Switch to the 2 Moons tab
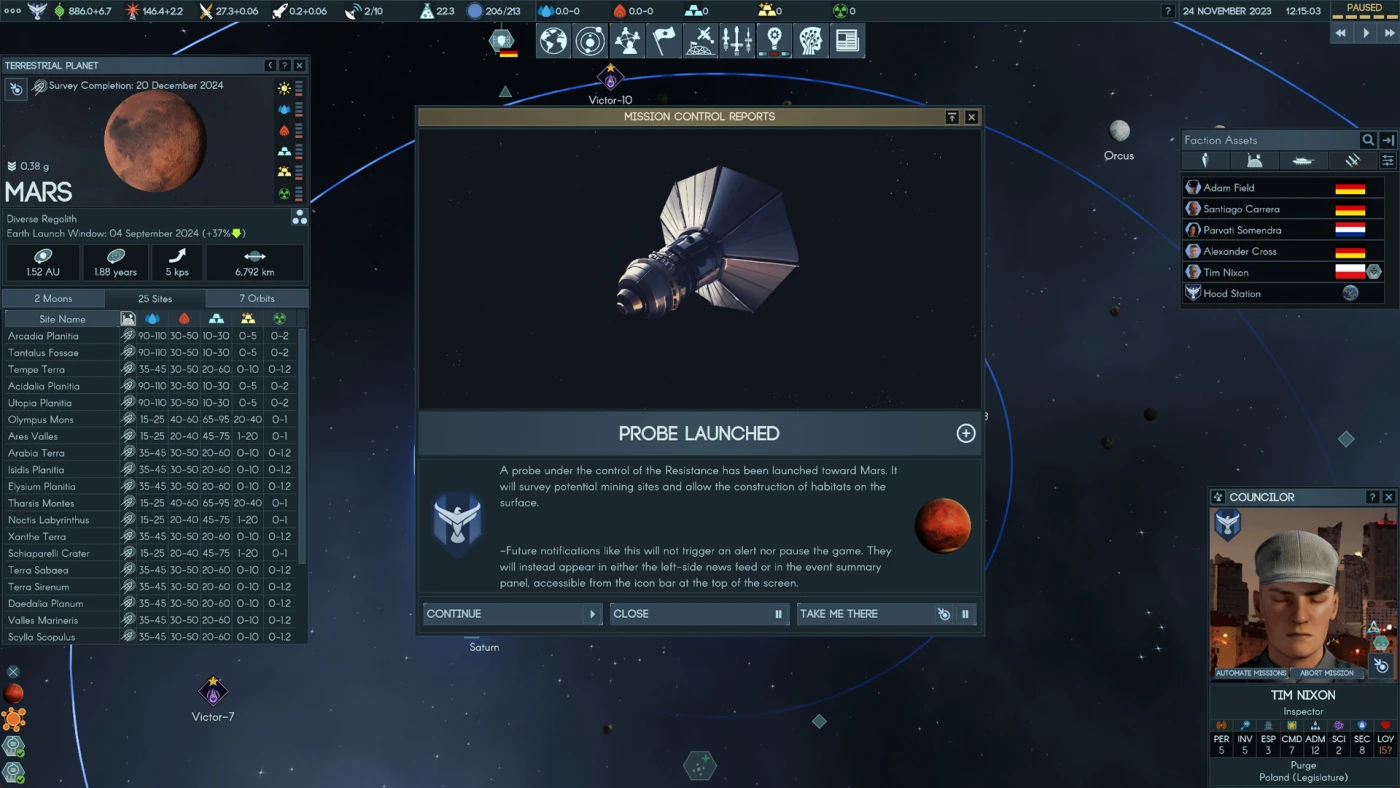Image resolution: width=1400 pixels, height=788 pixels. tap(54, 298)
